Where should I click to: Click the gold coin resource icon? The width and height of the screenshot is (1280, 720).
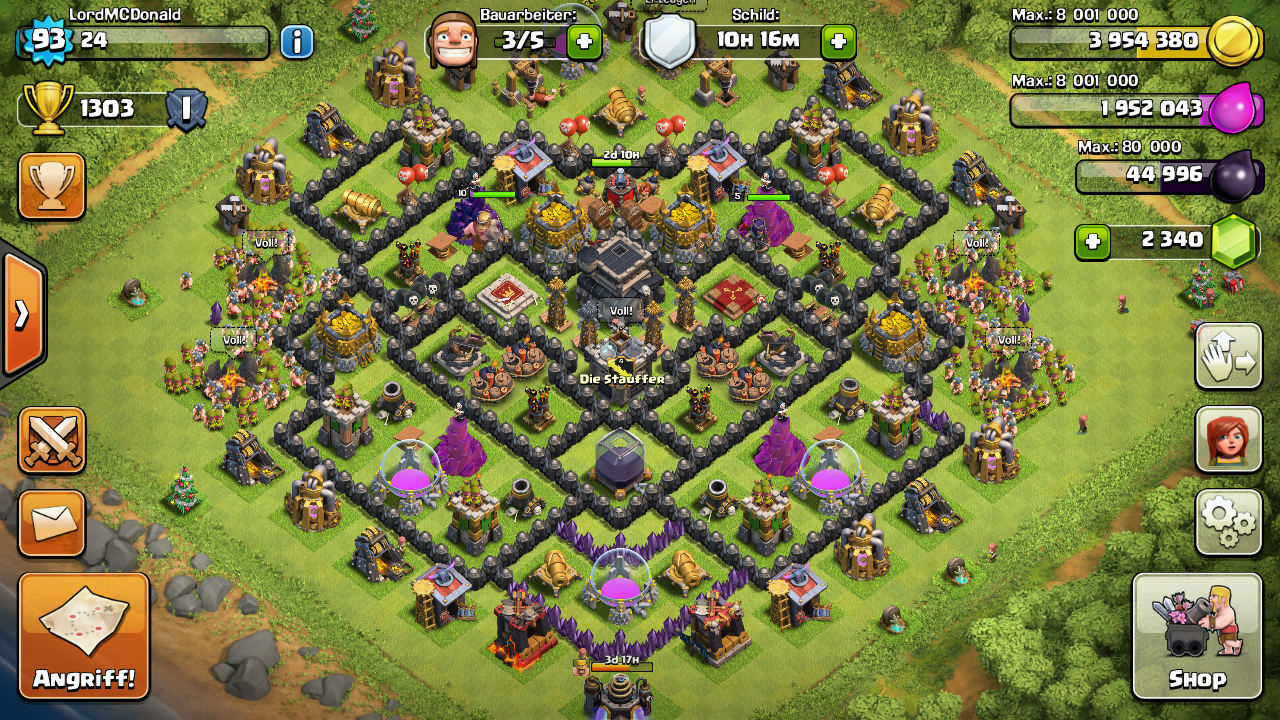pos(1232,41)
